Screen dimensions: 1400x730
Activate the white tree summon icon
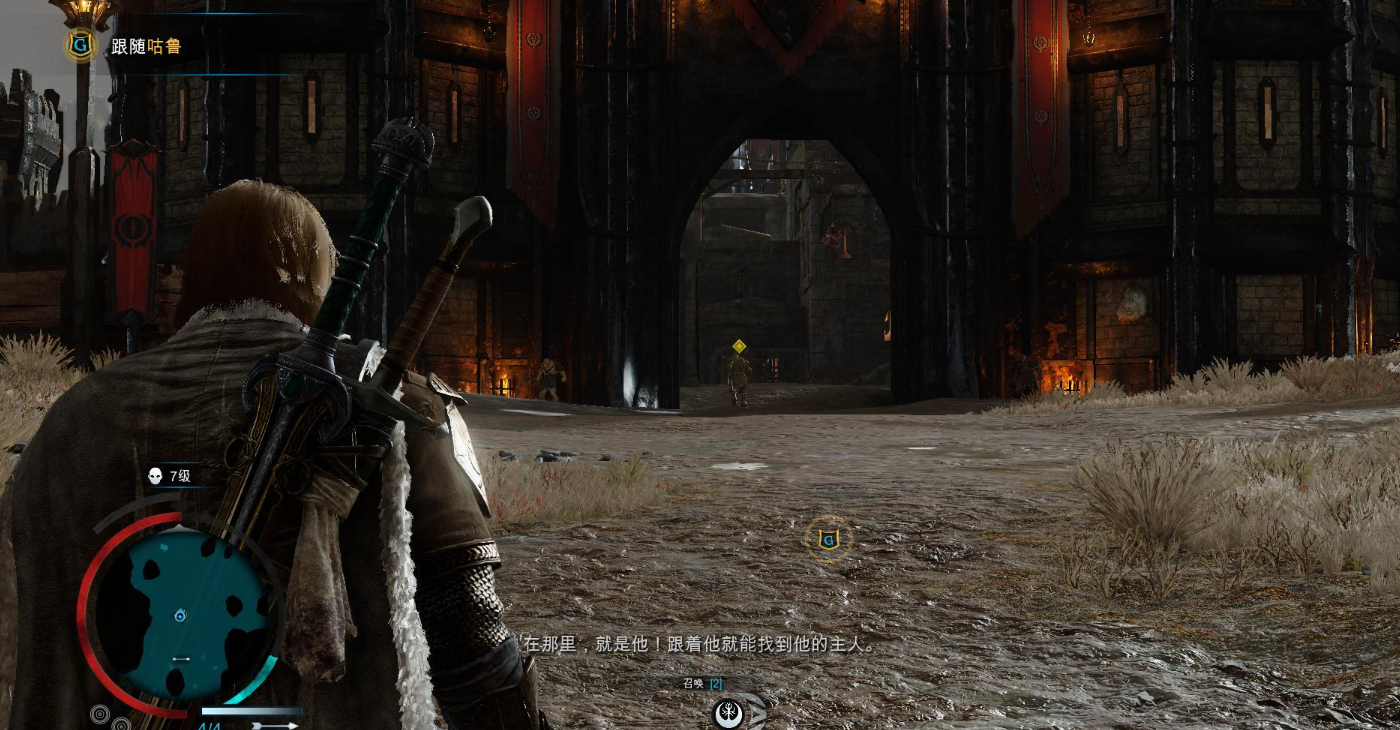(728, 714)
